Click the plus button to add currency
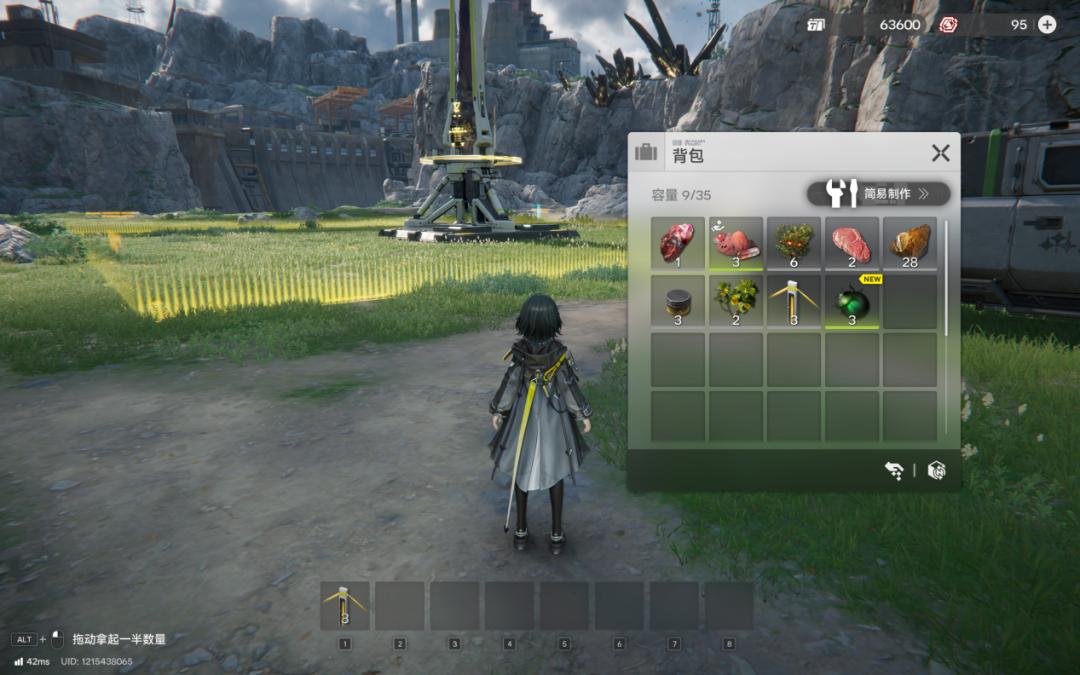 1047,24
